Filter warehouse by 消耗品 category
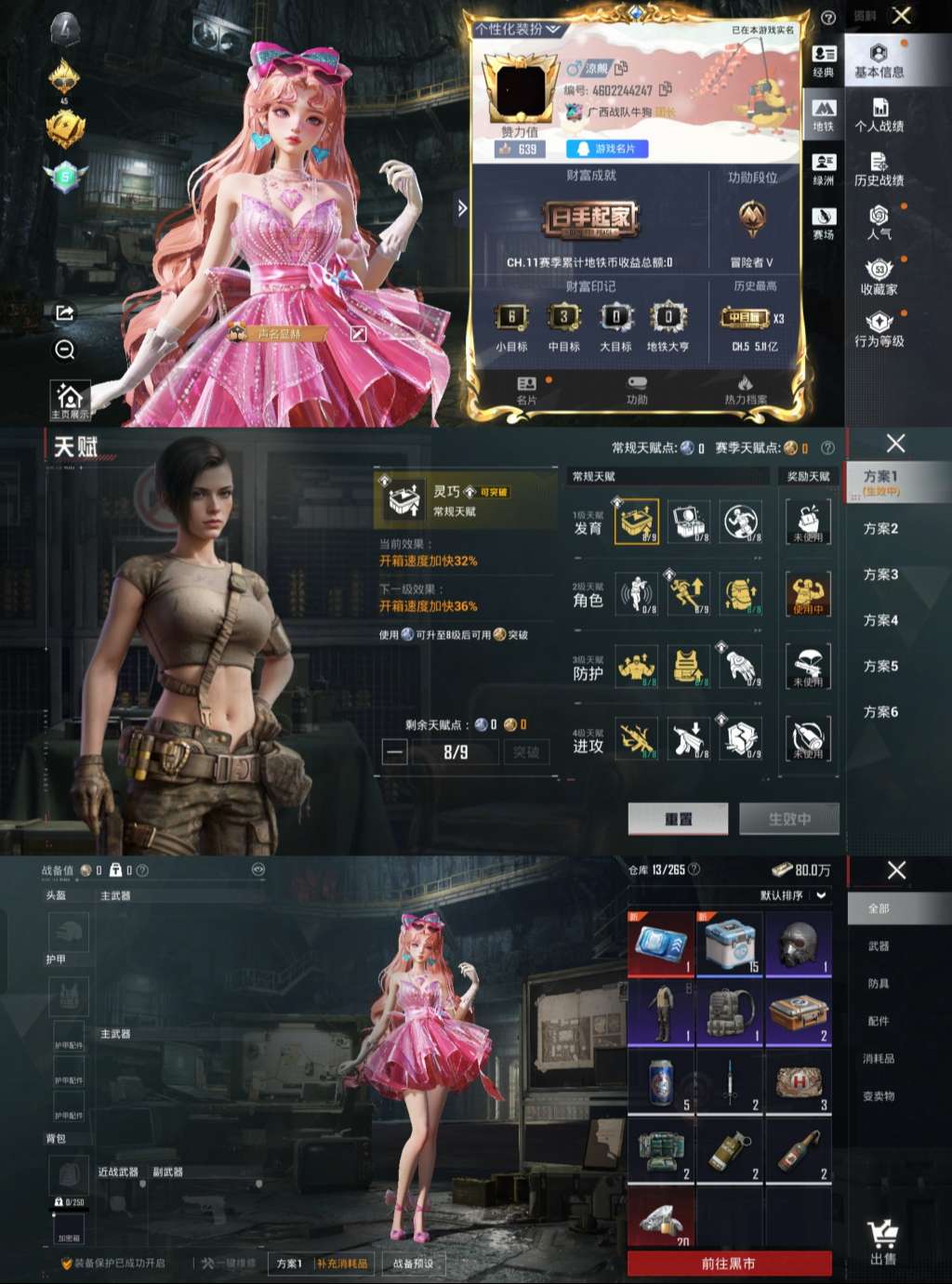This screenshot has width=952, height=1284. click(879, 1058)
